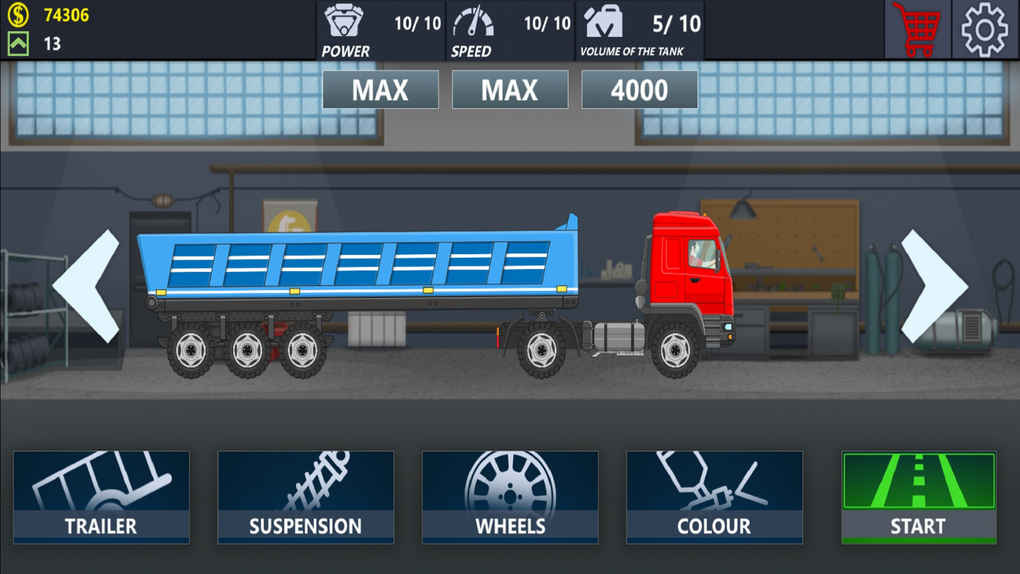Hit the green Start button
Viewport: 1020px width, 574px height.
pyautogui.click(x=918, y=497)
